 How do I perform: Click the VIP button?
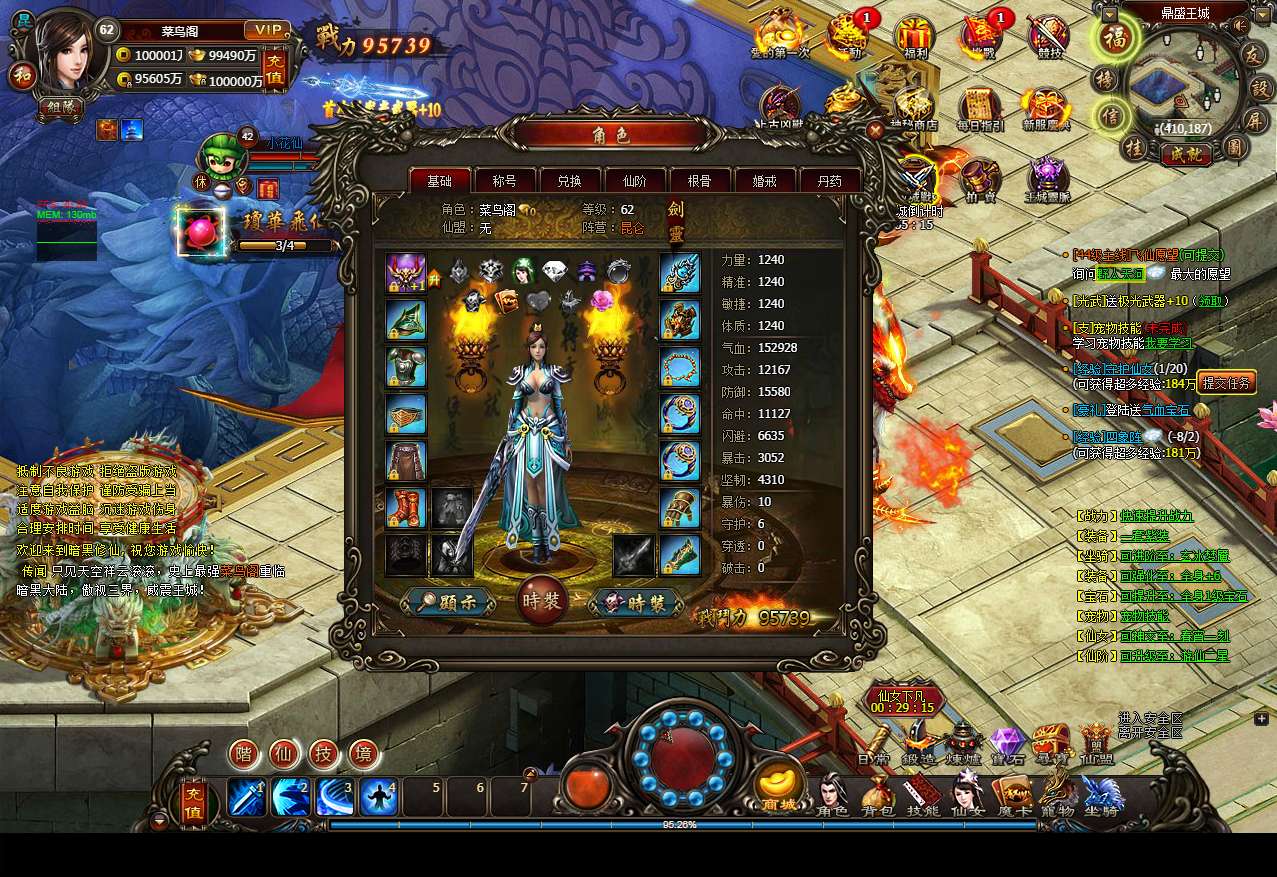[x=267, y=30]
